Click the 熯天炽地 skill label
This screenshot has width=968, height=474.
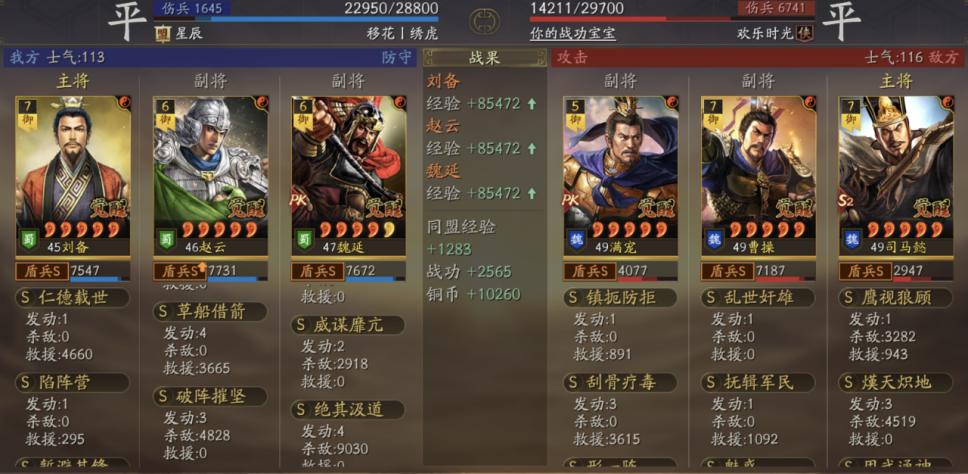click(x=895, y=382)
